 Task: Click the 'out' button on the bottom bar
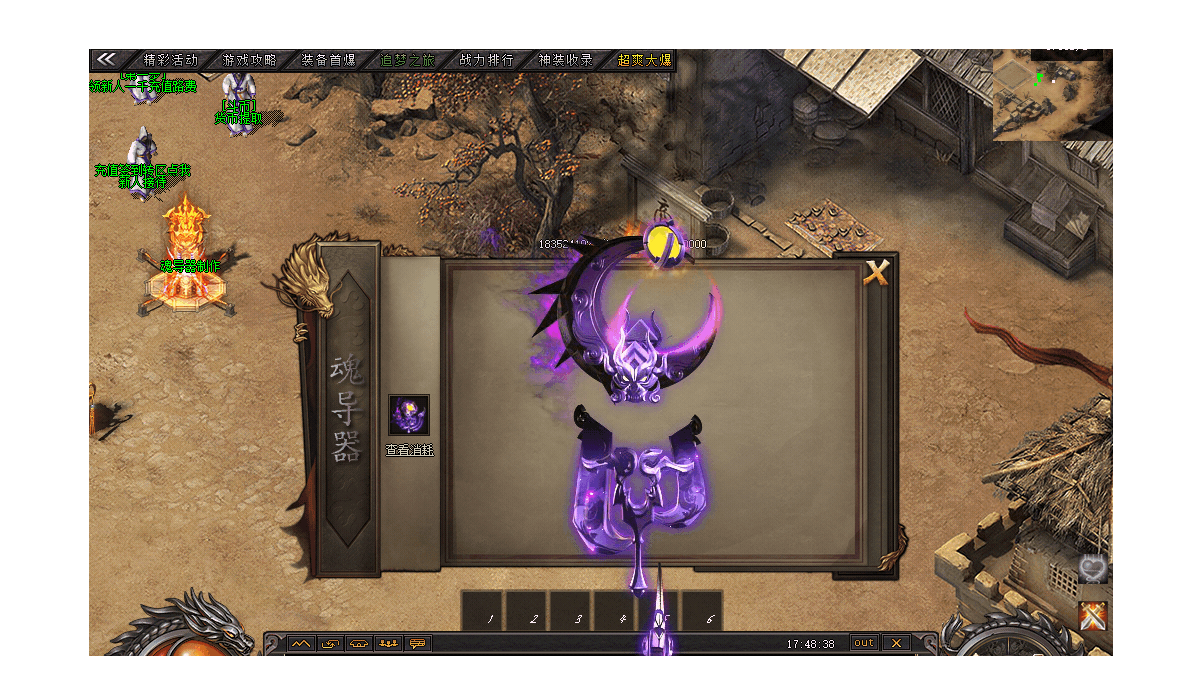pos(864,643)
